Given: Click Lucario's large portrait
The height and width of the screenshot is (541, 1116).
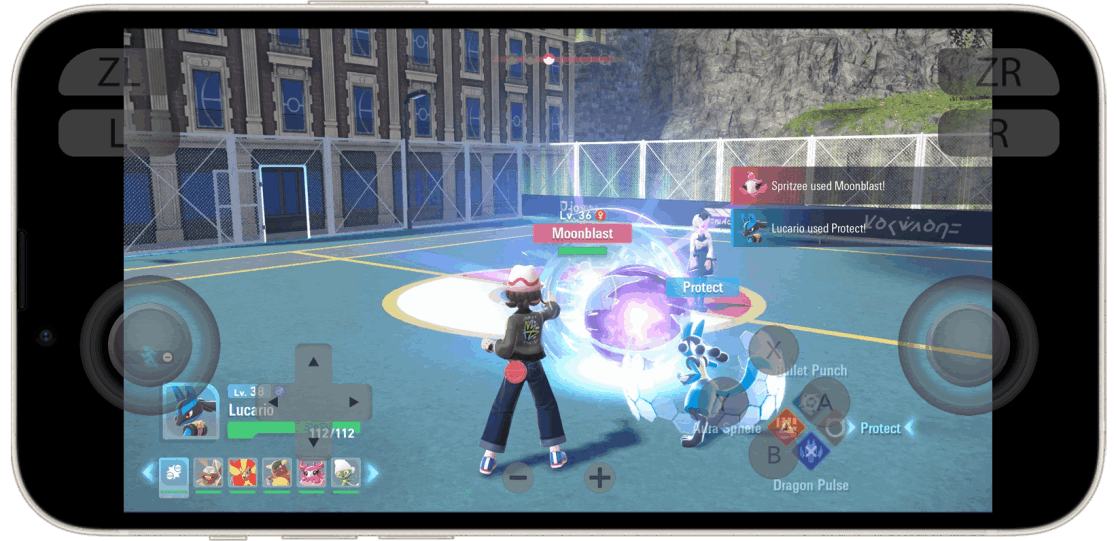Looking at the screenshot, I should (190, 411).
